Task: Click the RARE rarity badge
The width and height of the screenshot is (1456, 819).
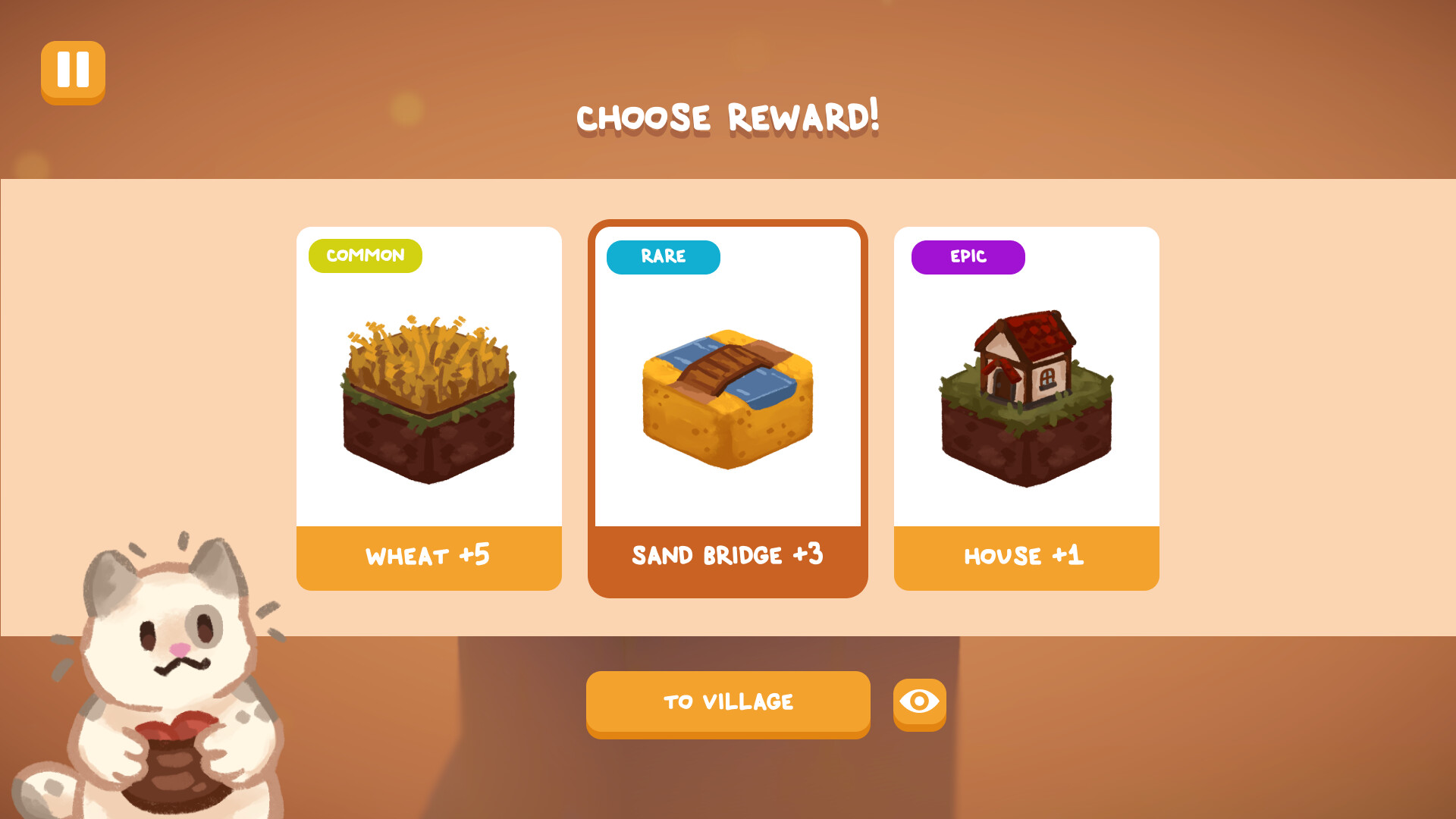Action: pyautogui.click(x=663, y=257)
